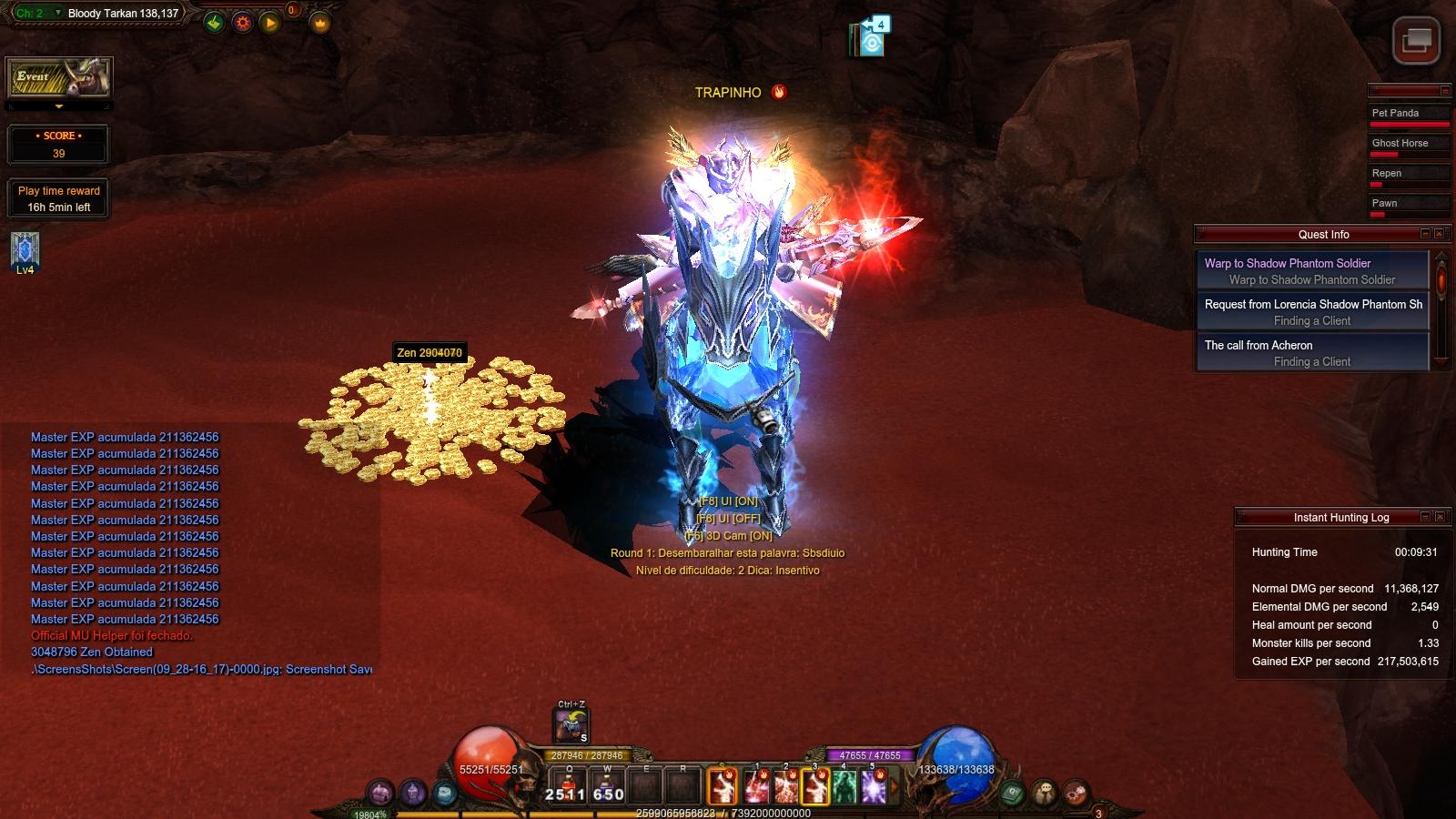Select the Pet Panda entry
This screenshot has height=819, width=1456.
click(1409, 115)
